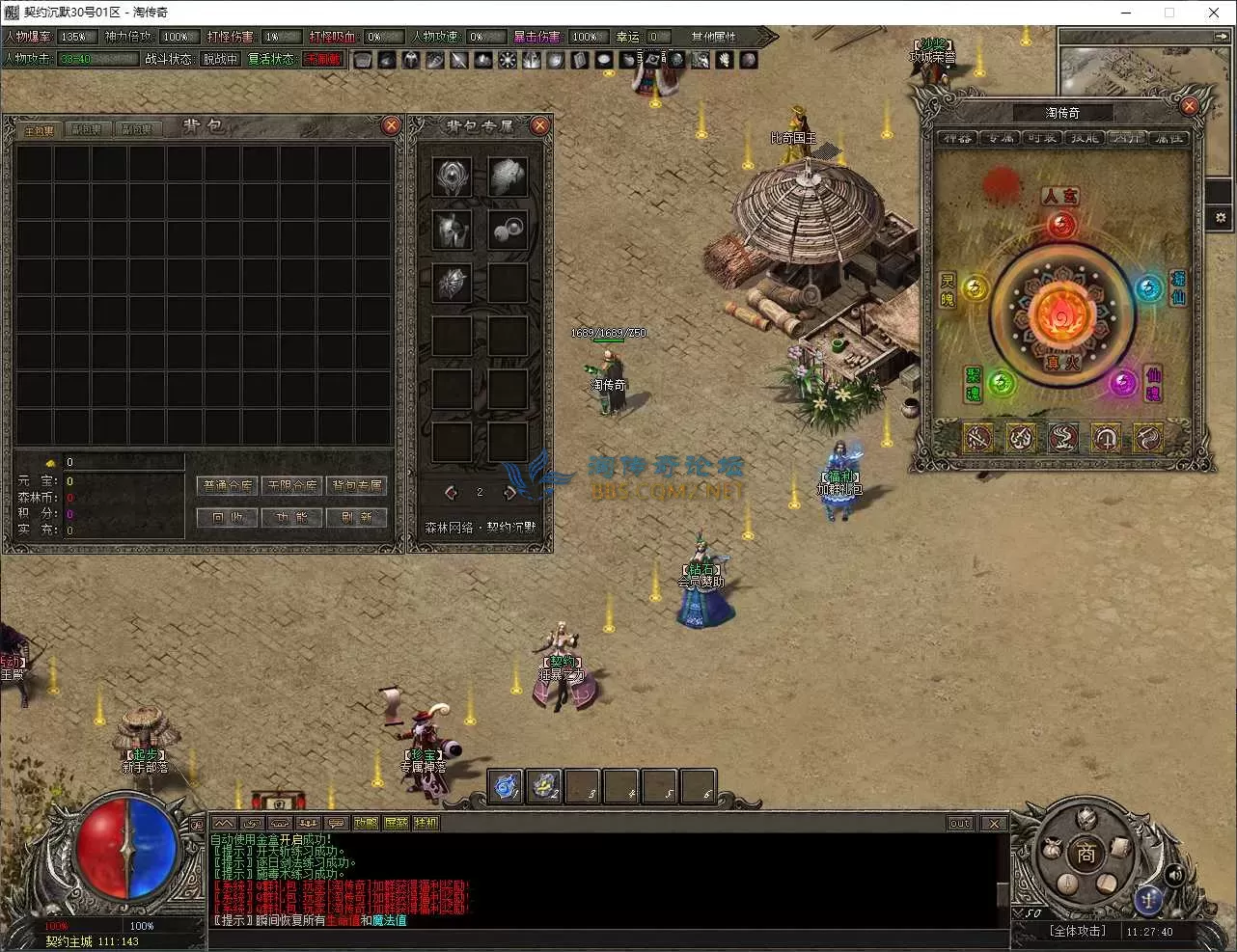Switch to the 技能 tab
This screenshot has width=1237, height=952.
(1085, 138)
